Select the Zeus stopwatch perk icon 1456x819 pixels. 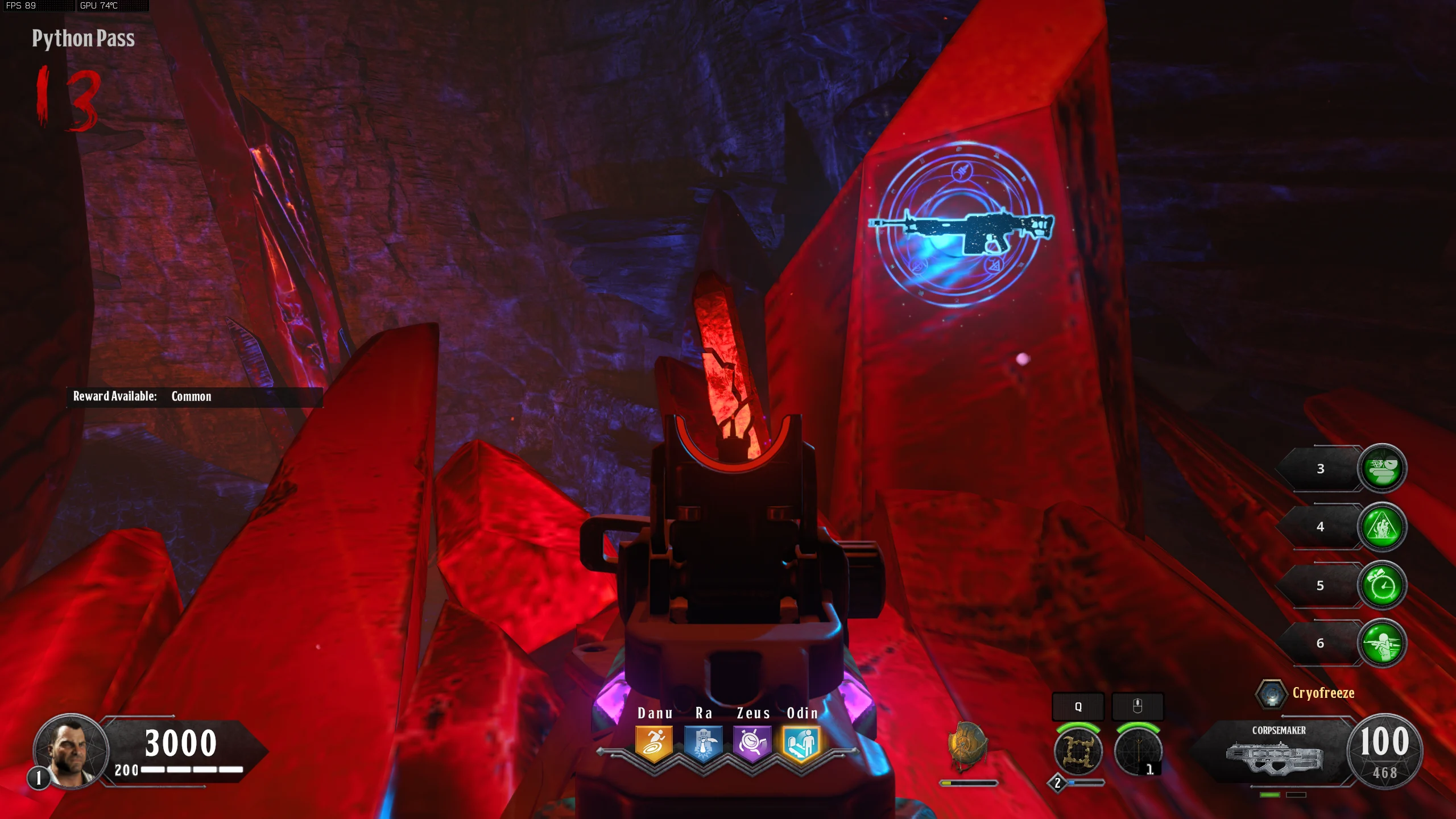tap(752, 743)
